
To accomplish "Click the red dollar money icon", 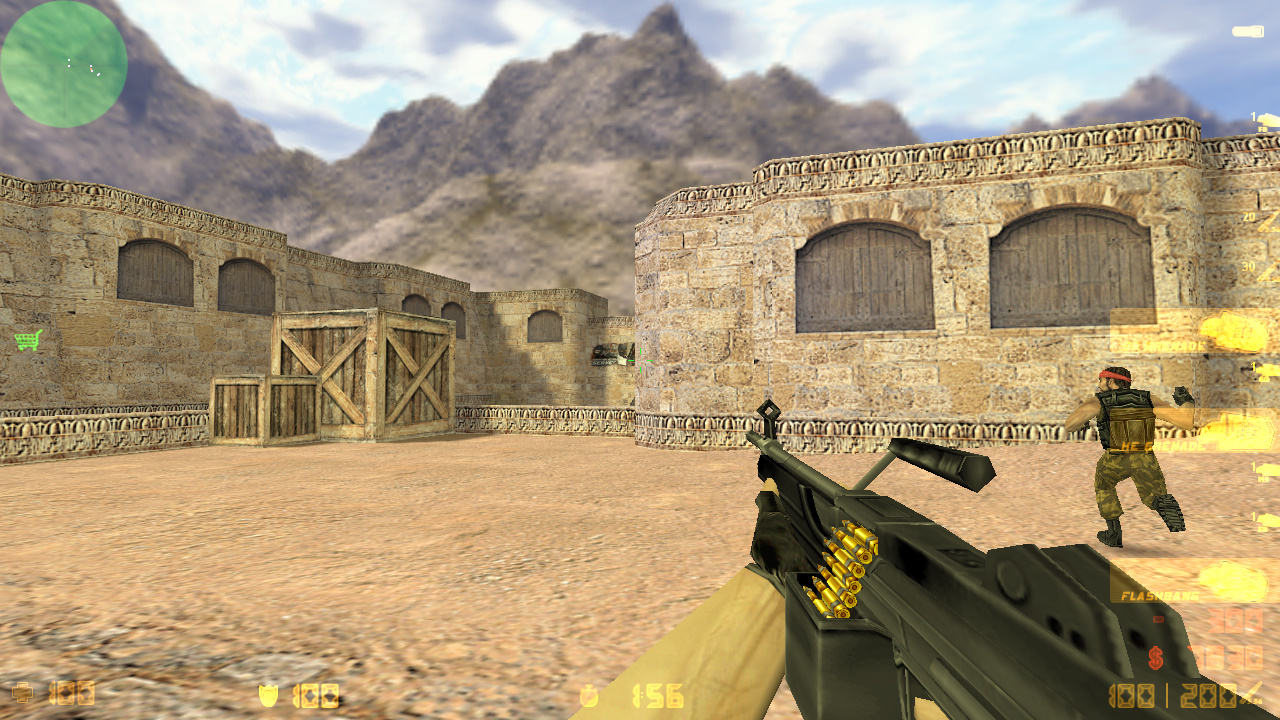I will click(x=1155, y=657).
